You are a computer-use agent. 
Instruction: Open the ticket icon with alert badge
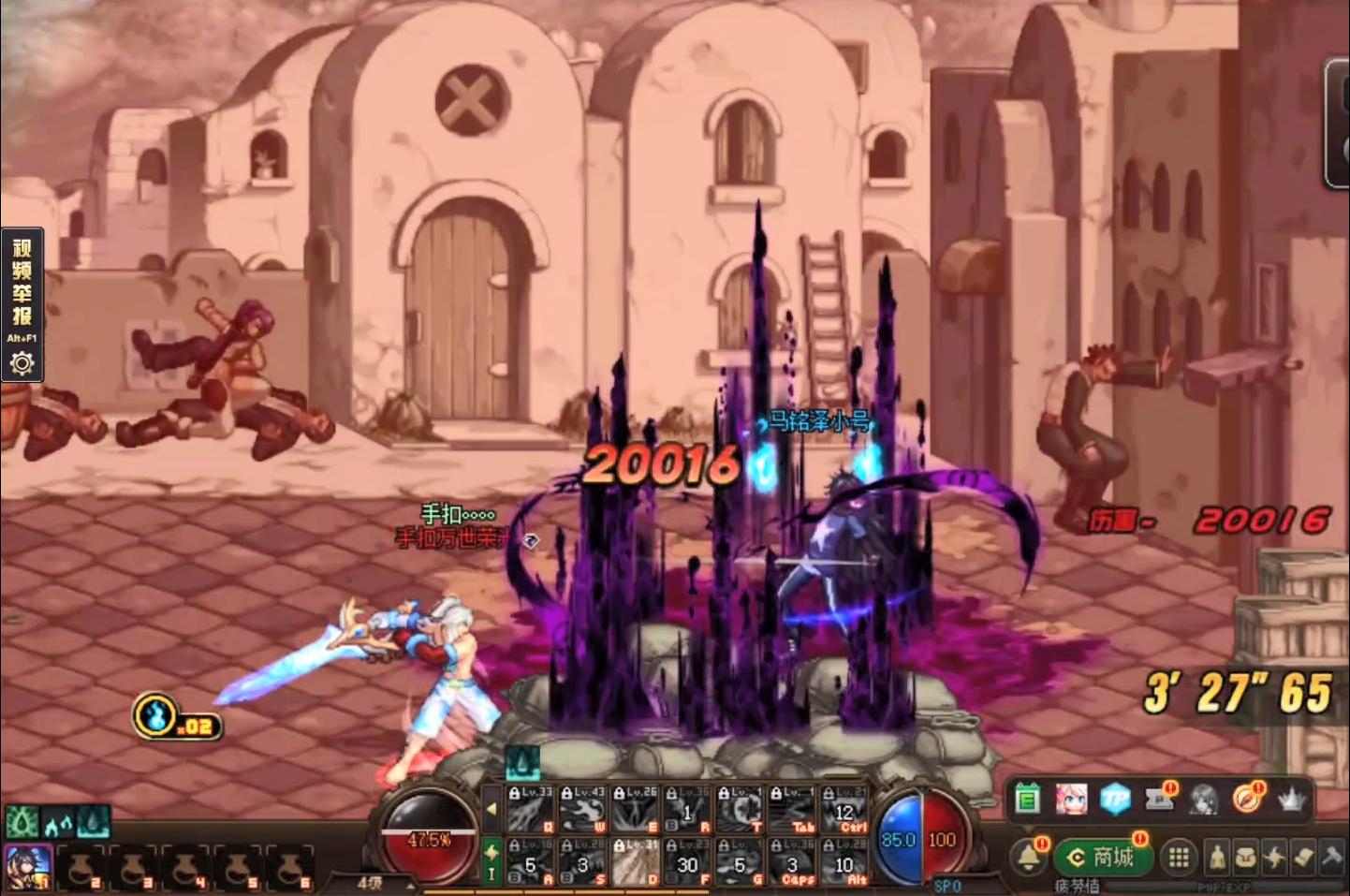1160,799
